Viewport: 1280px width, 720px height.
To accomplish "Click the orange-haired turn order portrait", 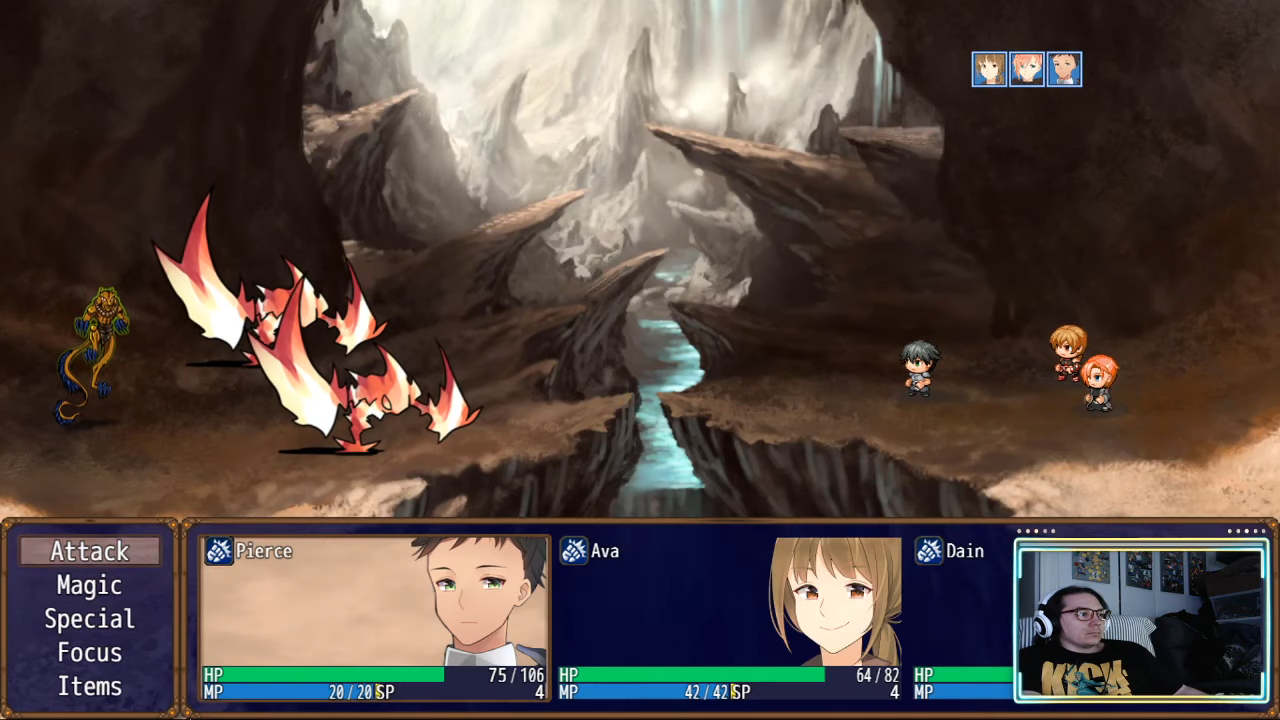I will point(1027,69).
